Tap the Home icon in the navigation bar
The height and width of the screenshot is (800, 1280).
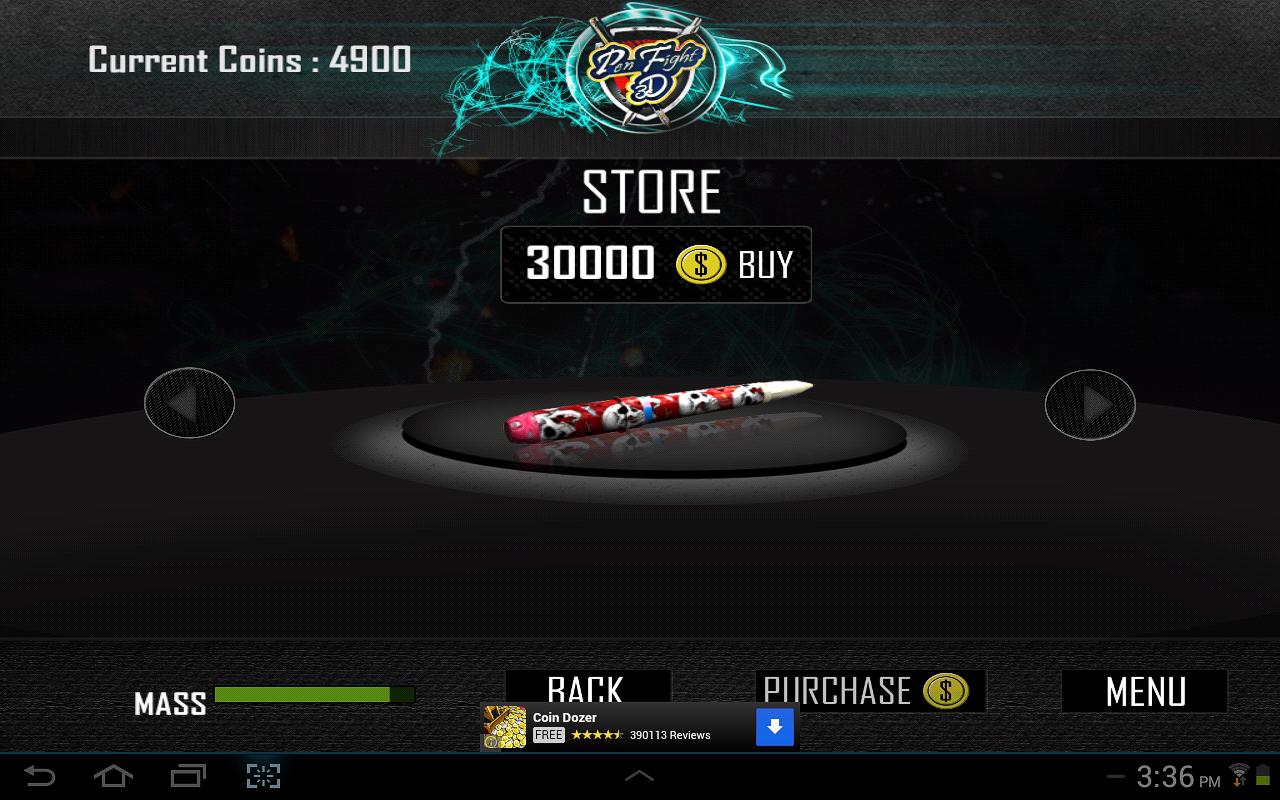[x=112, y=775]
